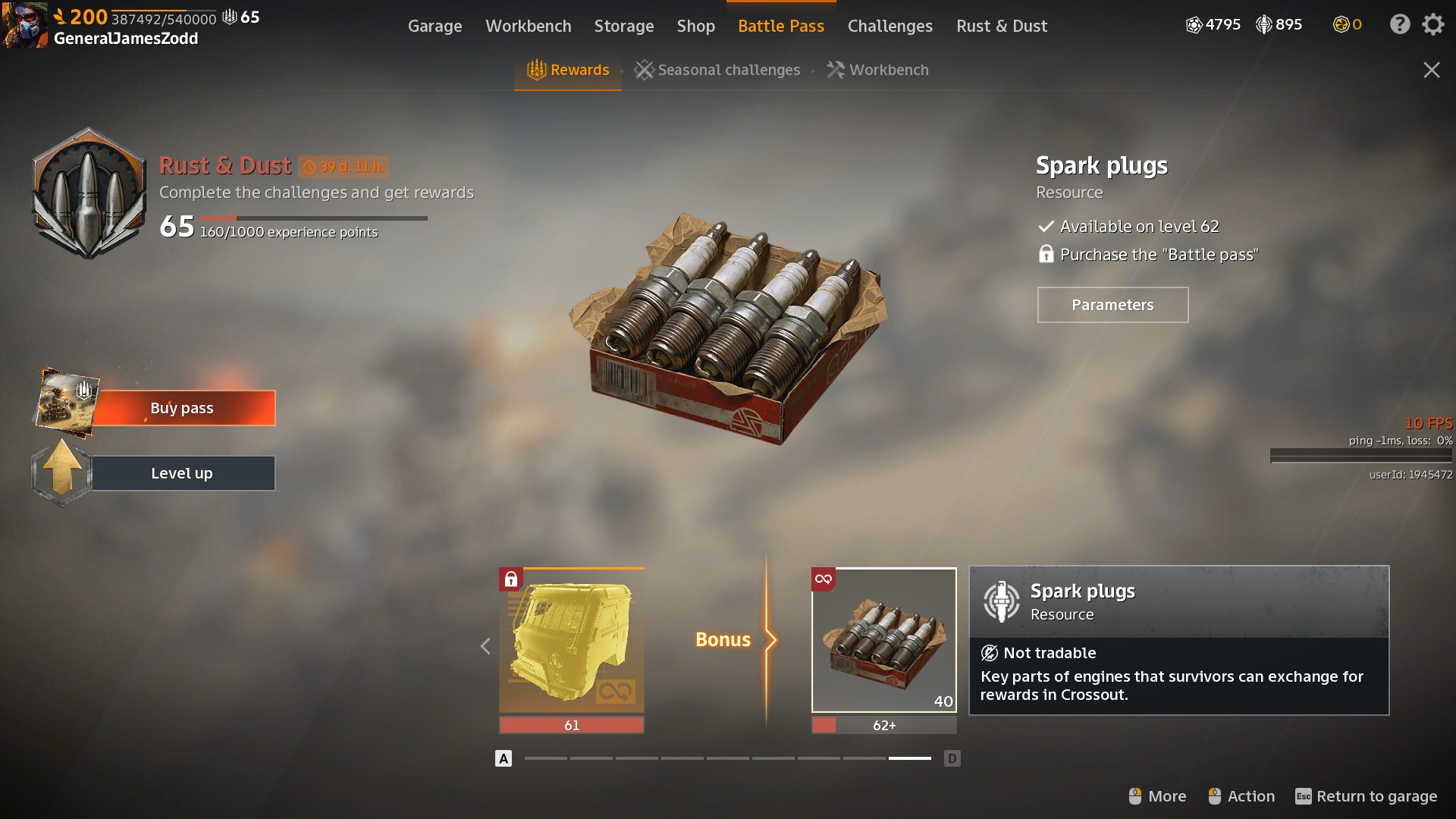The width and height of the screenshot is (1456, 819).
Task: Switch to the Rewards tab
Action: click(x=568, y=70)
